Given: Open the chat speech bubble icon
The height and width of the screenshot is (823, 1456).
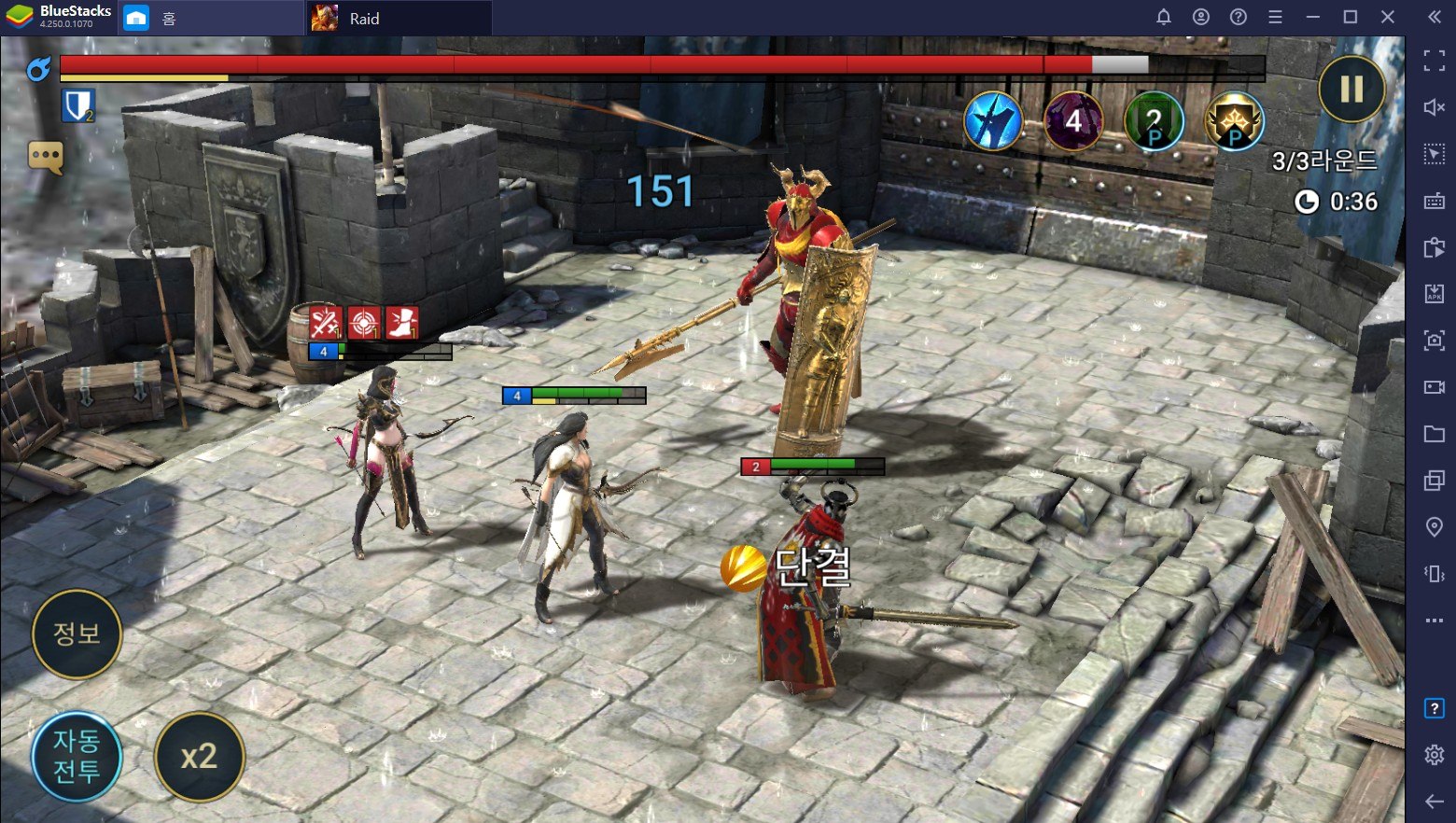Looking at the screenshot, I should pos(46,157).
